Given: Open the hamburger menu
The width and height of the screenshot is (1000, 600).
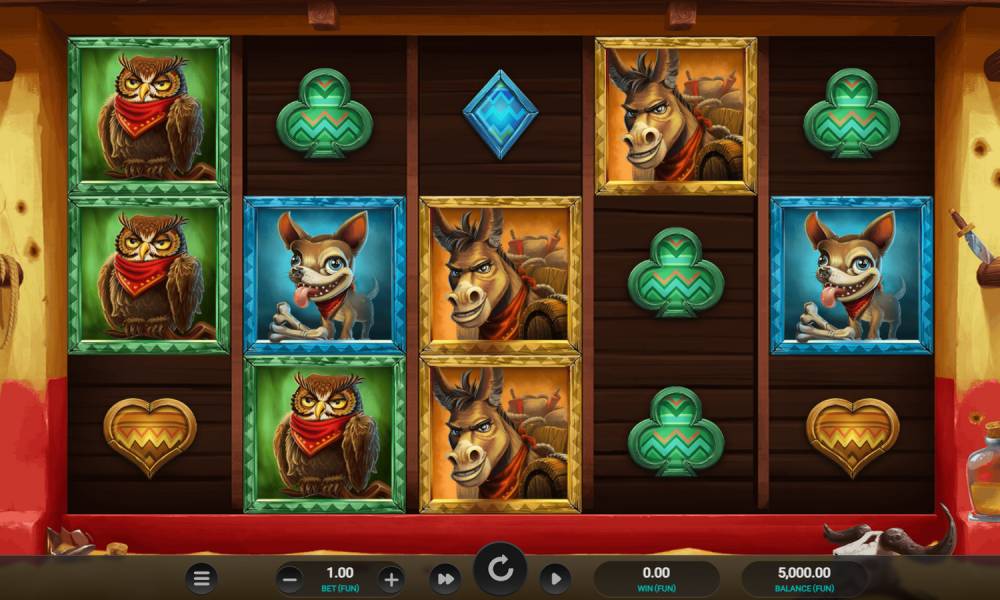Looking at the screenshot, I should click(x=202, y=578).
